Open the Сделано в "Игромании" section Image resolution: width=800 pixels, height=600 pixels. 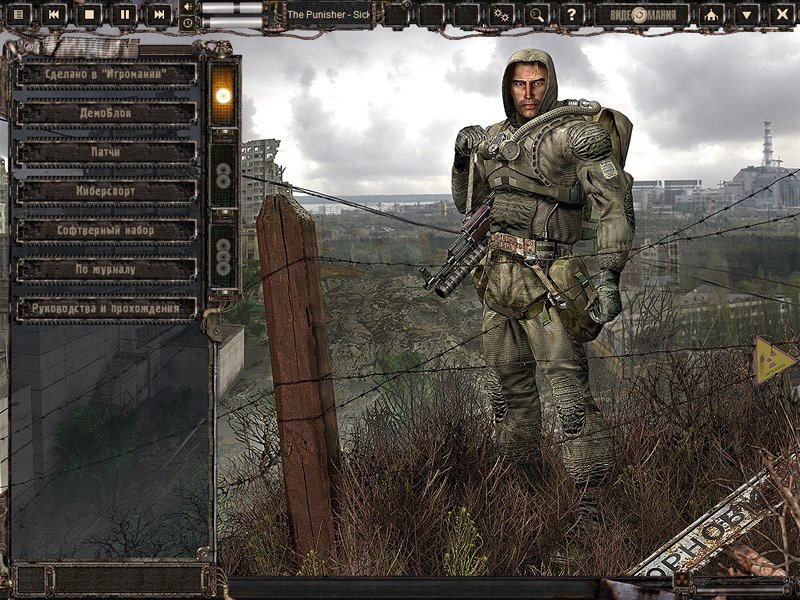click(107, 74)
